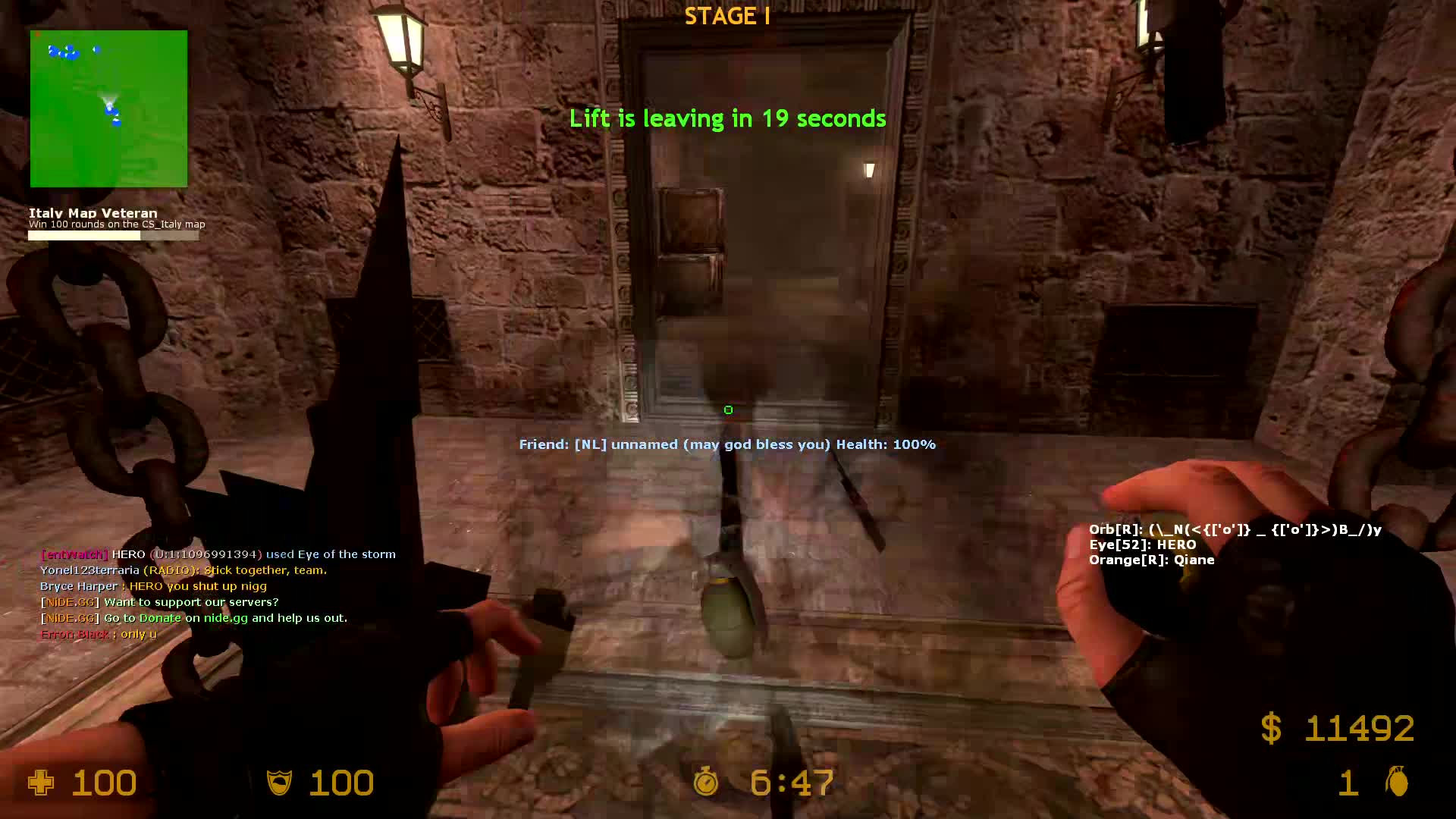Click the stopwatch icon next to 6:47
The height and width of the screenshot is (819, 1456).
[705, 783]
